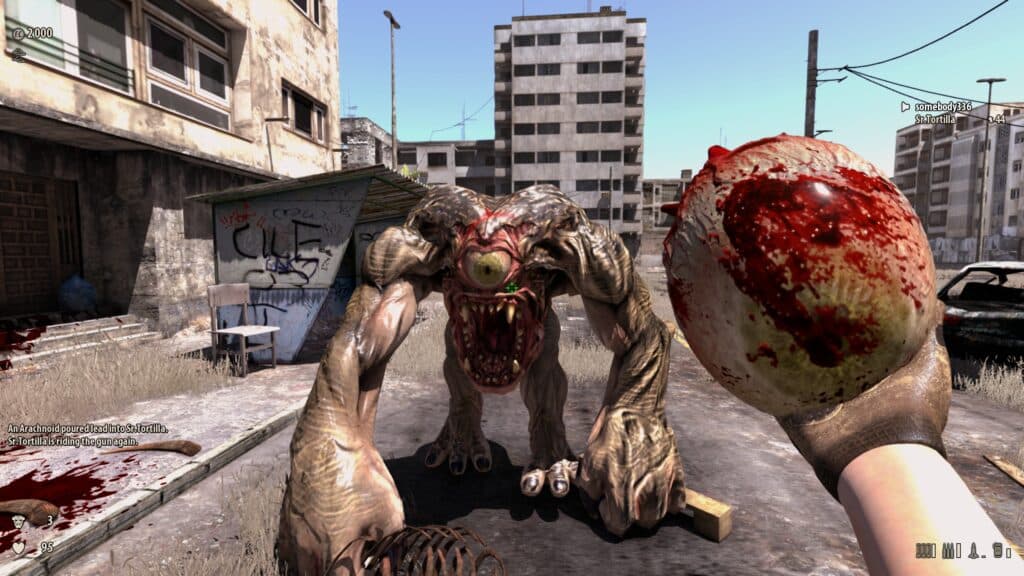Click the shotgun shells ammo icon
Viewport: 1024px width, 576px height.
(x=923, y=550)
